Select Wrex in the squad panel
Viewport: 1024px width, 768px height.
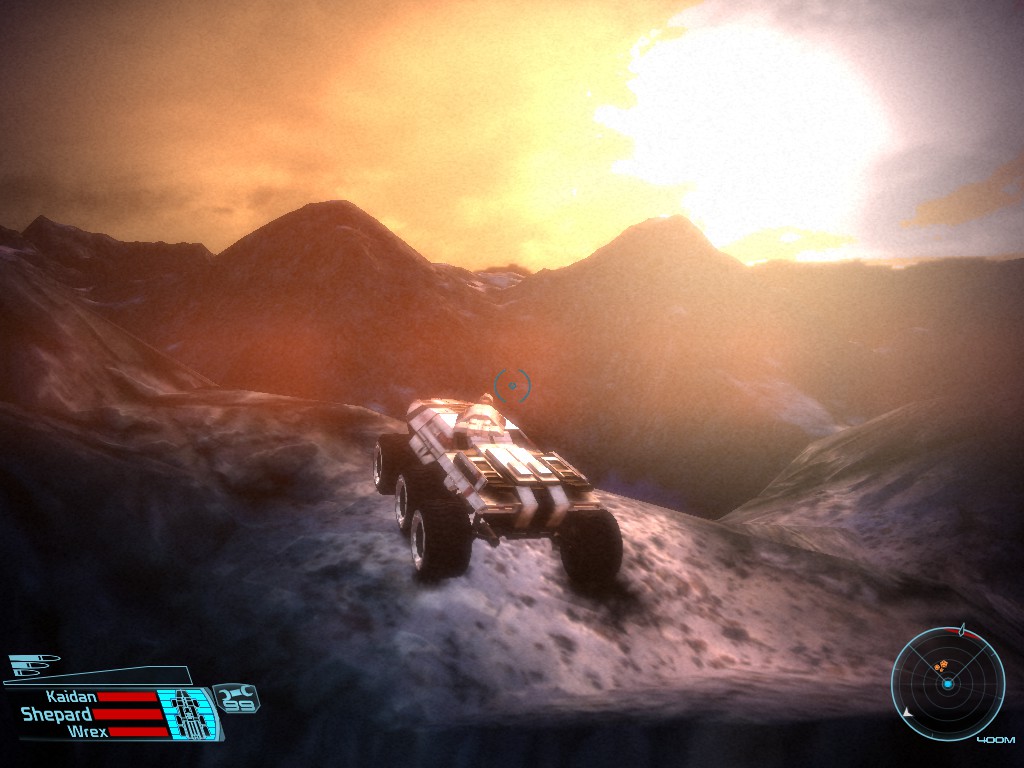point(87,731)
